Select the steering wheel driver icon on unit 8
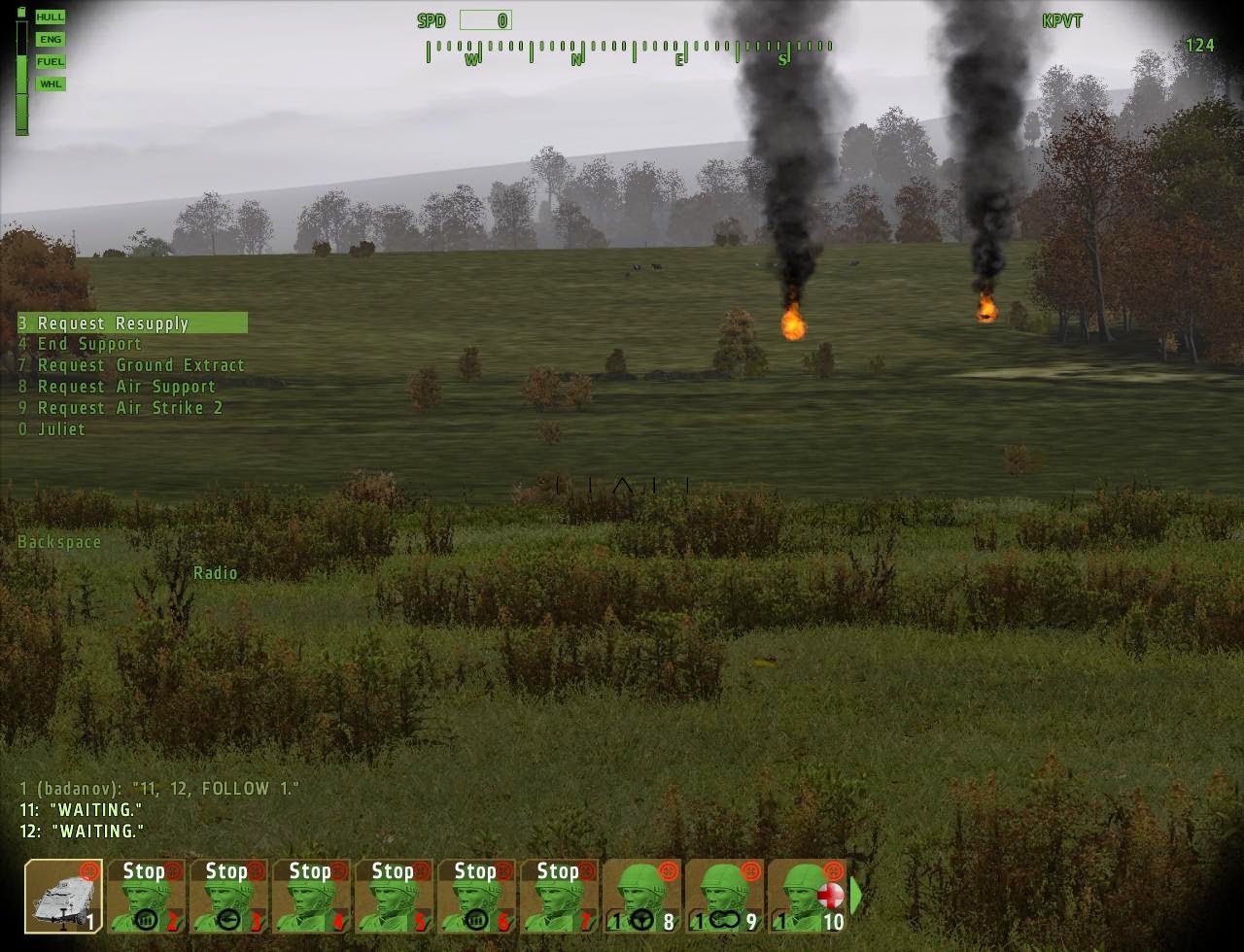 pyautogui.click(x=642, y=918)
